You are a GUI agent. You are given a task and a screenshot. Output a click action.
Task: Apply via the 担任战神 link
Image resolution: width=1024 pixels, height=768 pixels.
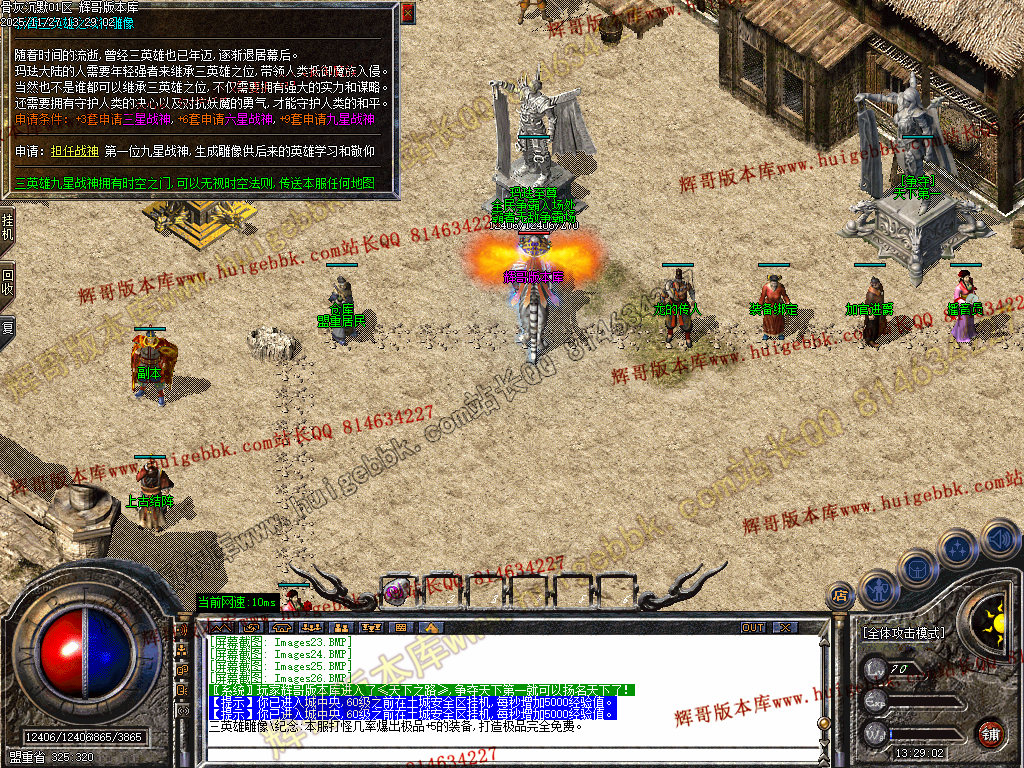click(74, 151)
